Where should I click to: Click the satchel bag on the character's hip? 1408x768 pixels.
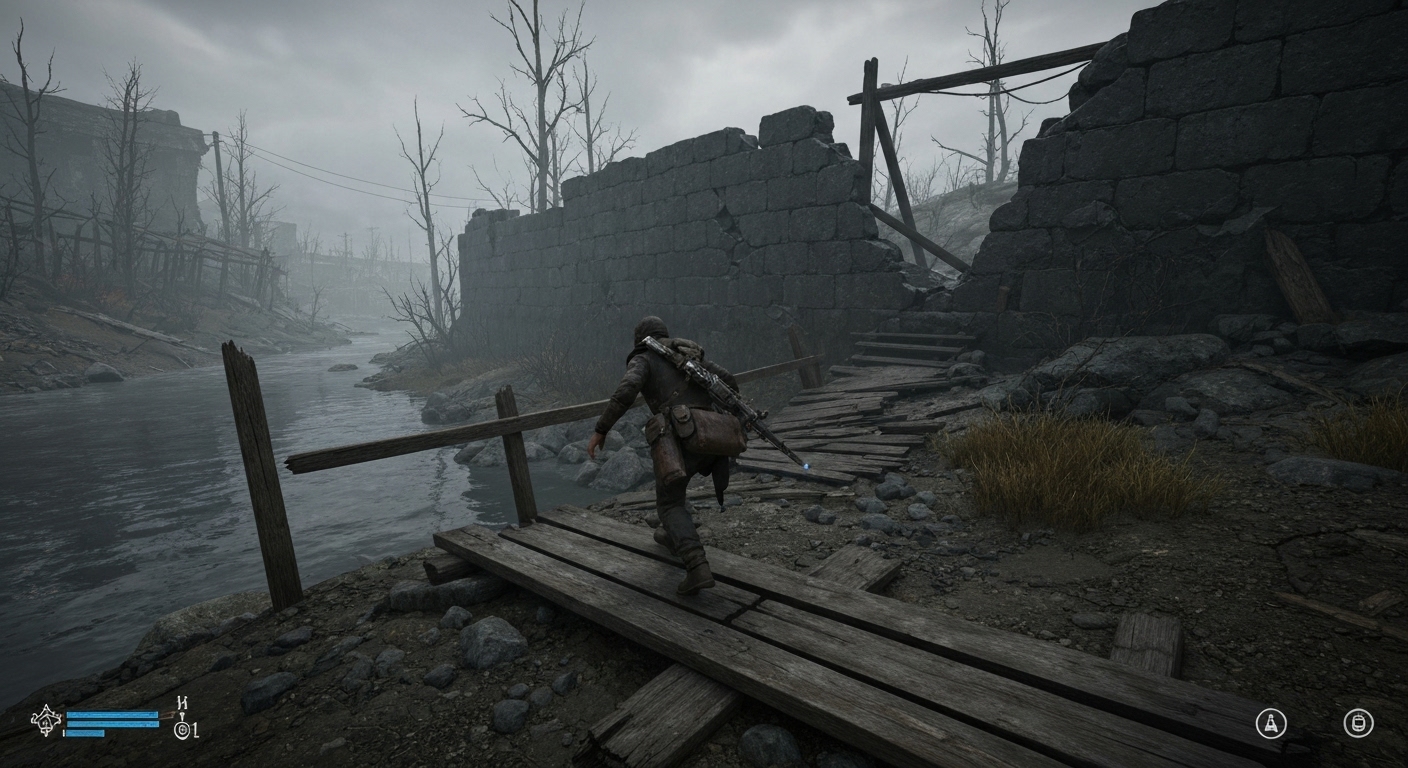(x=712, y=430)
